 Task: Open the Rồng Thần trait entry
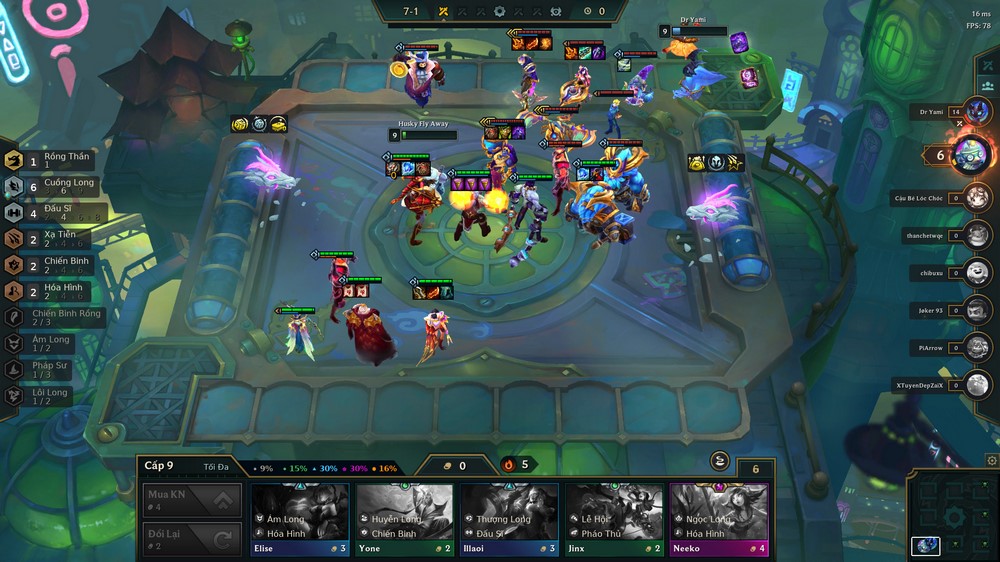(55, 160)
